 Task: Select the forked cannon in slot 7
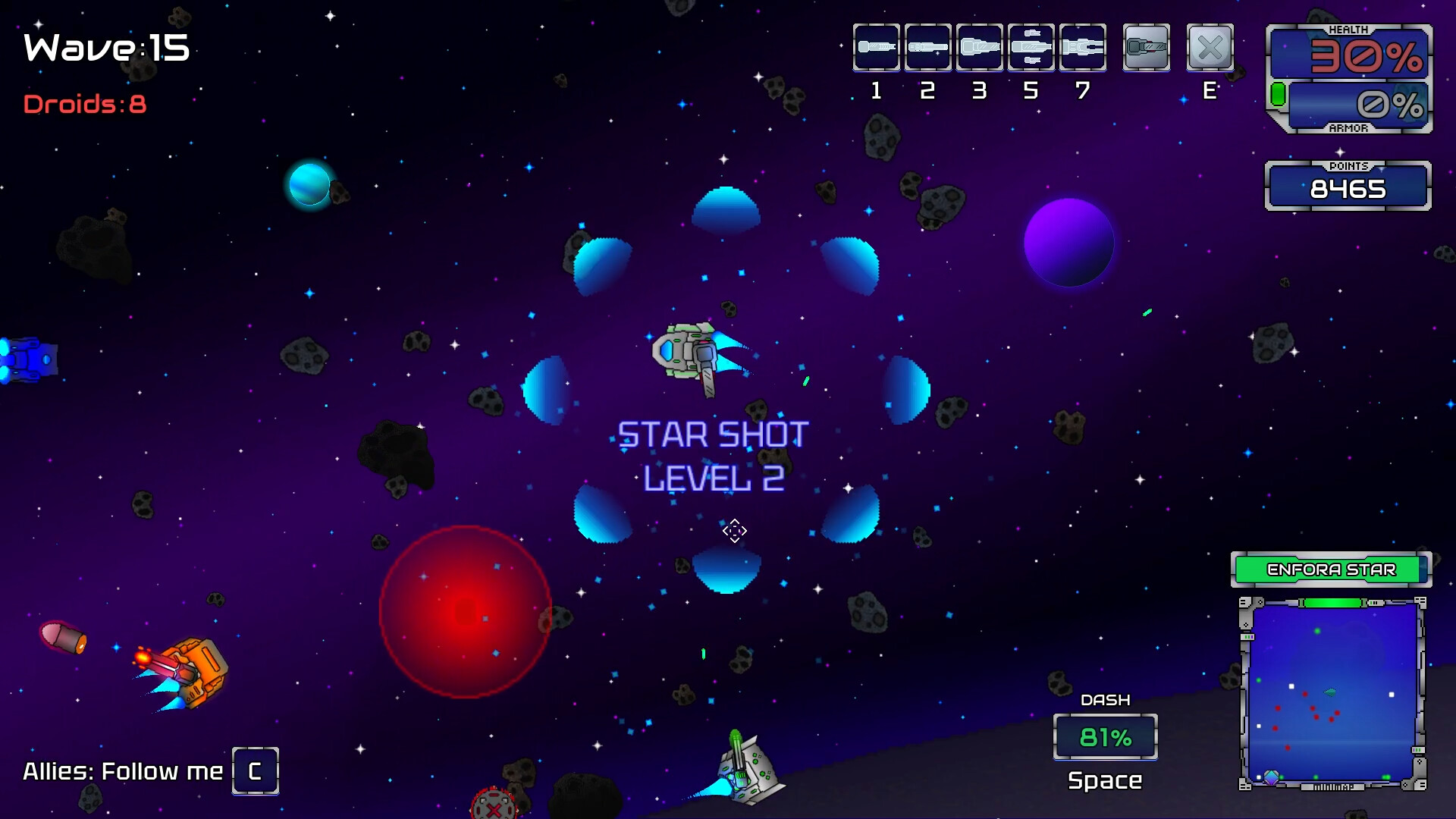(1082, 48)
